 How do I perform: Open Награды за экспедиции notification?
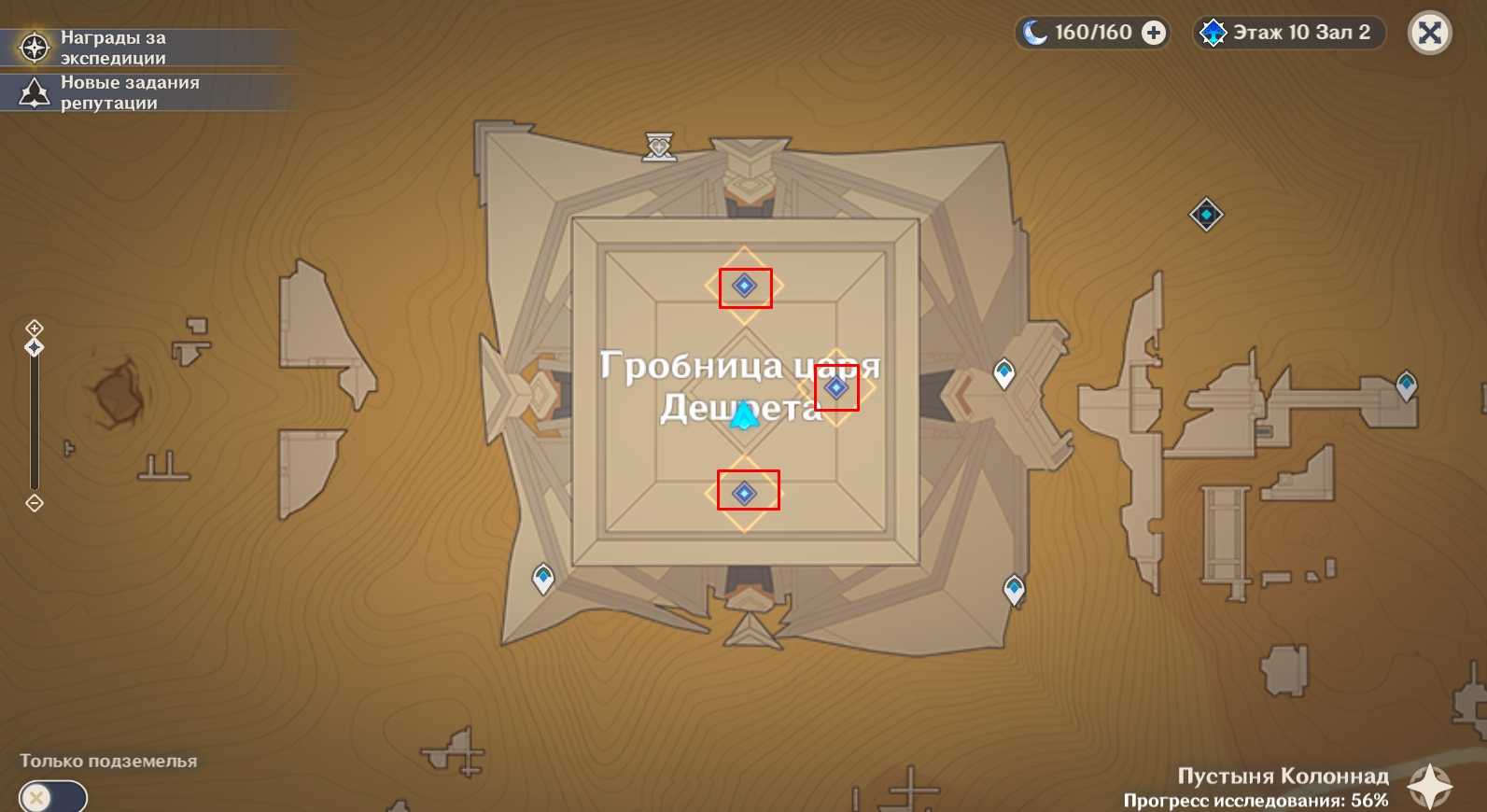point(112,48)
